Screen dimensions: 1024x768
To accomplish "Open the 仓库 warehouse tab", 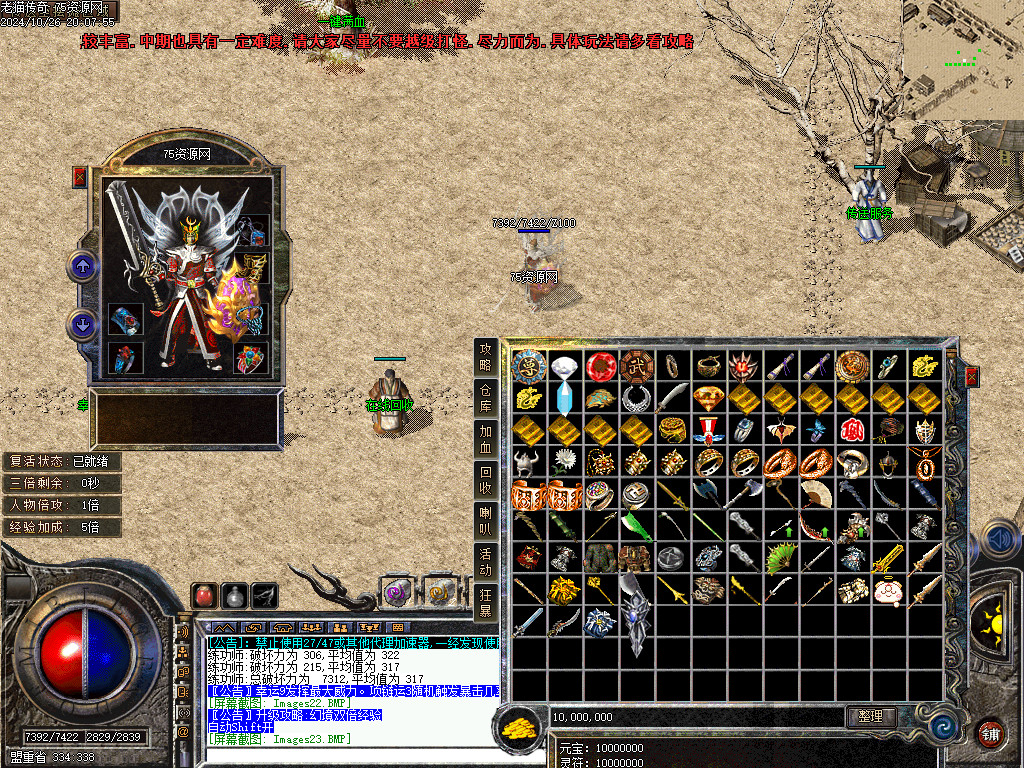I will (x=486, y=398).
